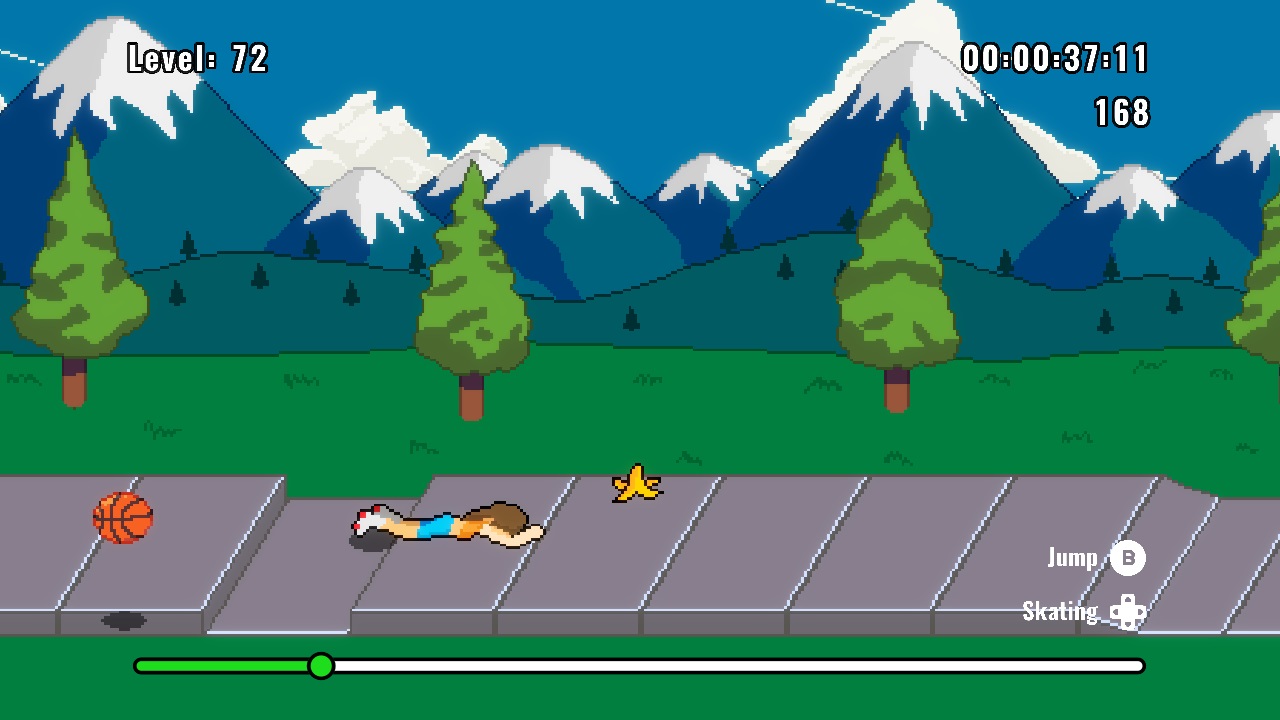Screen dimensions: 1280x720
Task: Click the B button Jump icon
Action: click(x=1129, y=559)
